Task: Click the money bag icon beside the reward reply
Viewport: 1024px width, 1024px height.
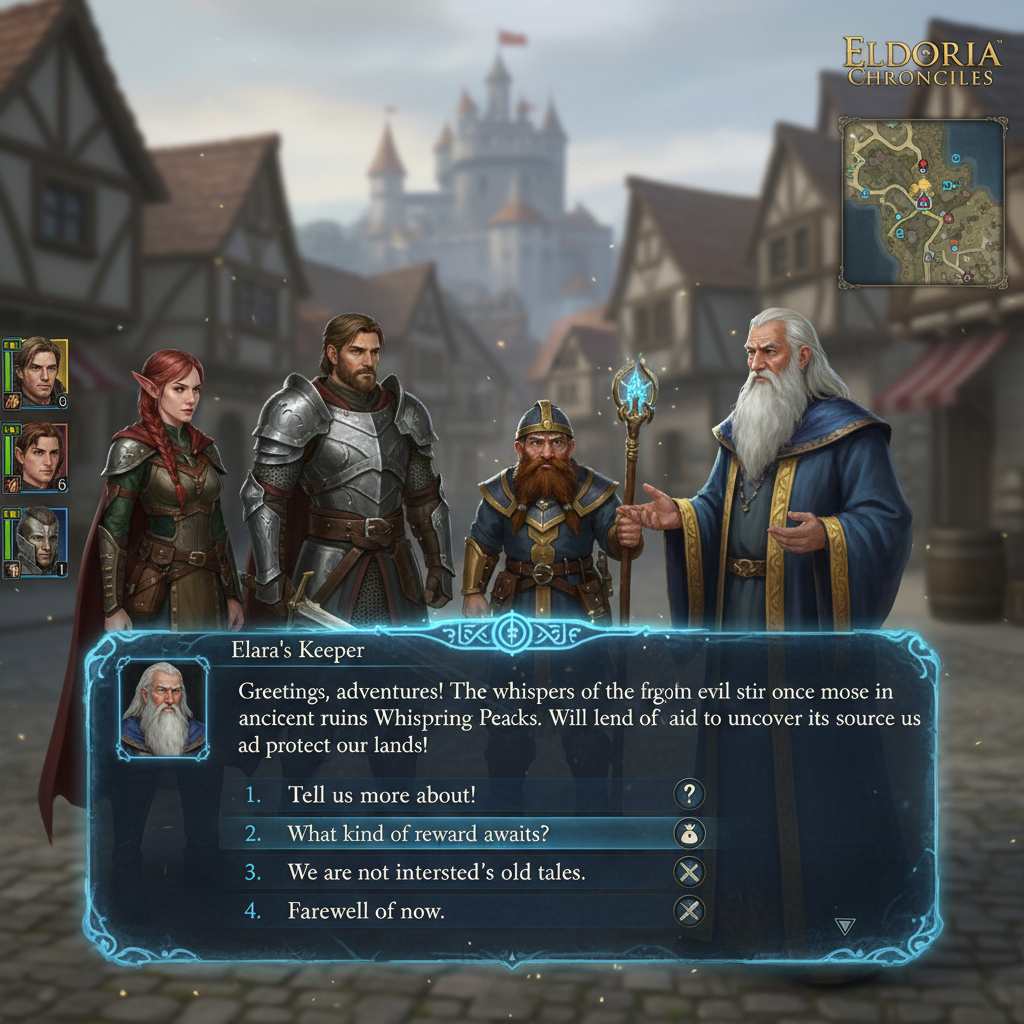Action: pos(689,833)
